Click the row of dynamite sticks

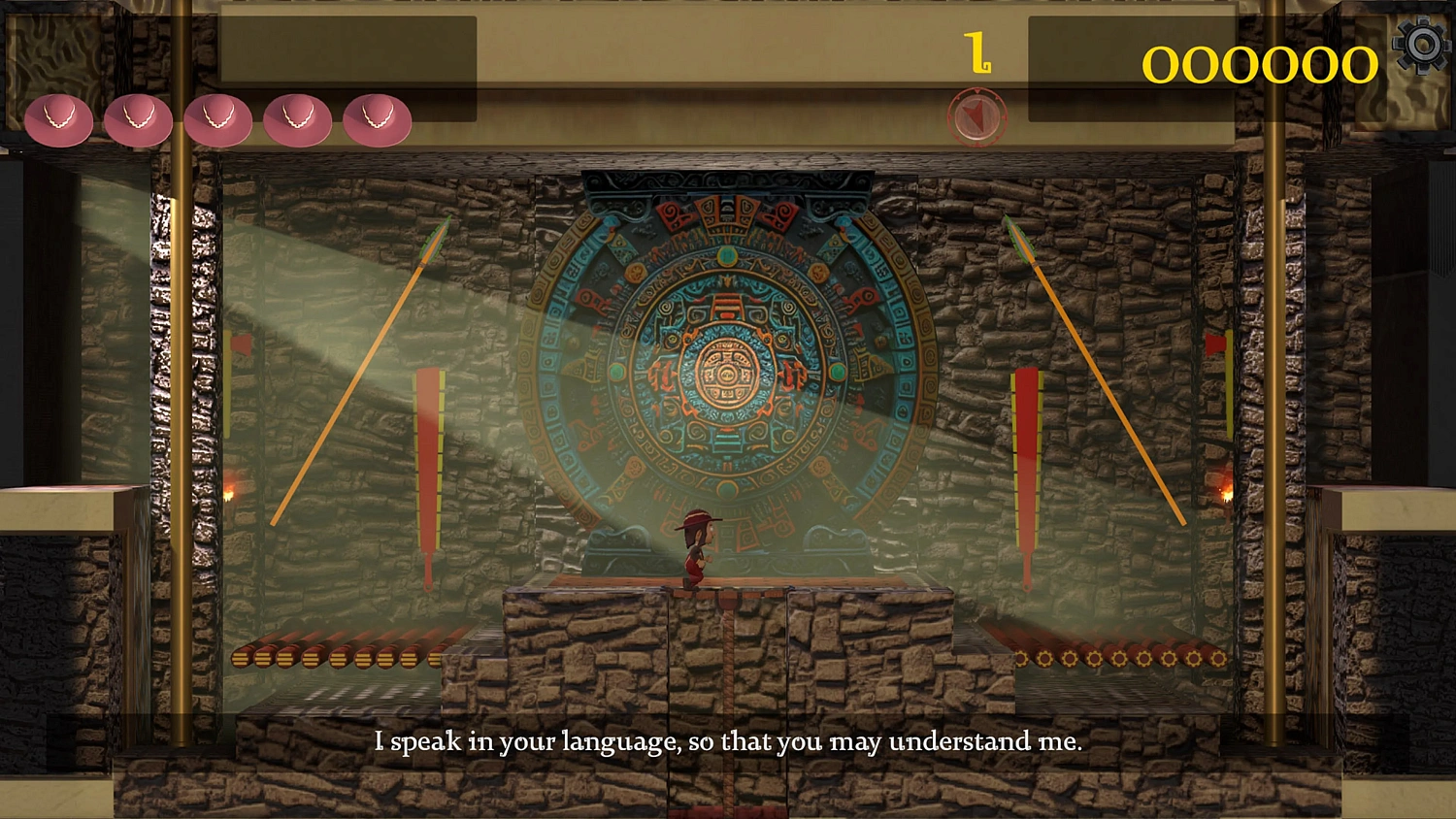tap(330, 656)
